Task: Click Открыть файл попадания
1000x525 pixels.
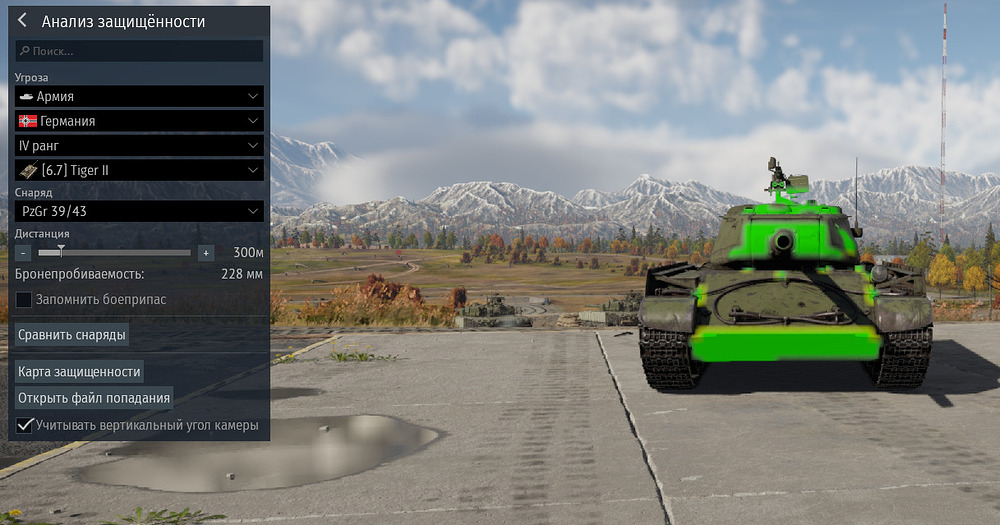Action: (x=94, y=398)
